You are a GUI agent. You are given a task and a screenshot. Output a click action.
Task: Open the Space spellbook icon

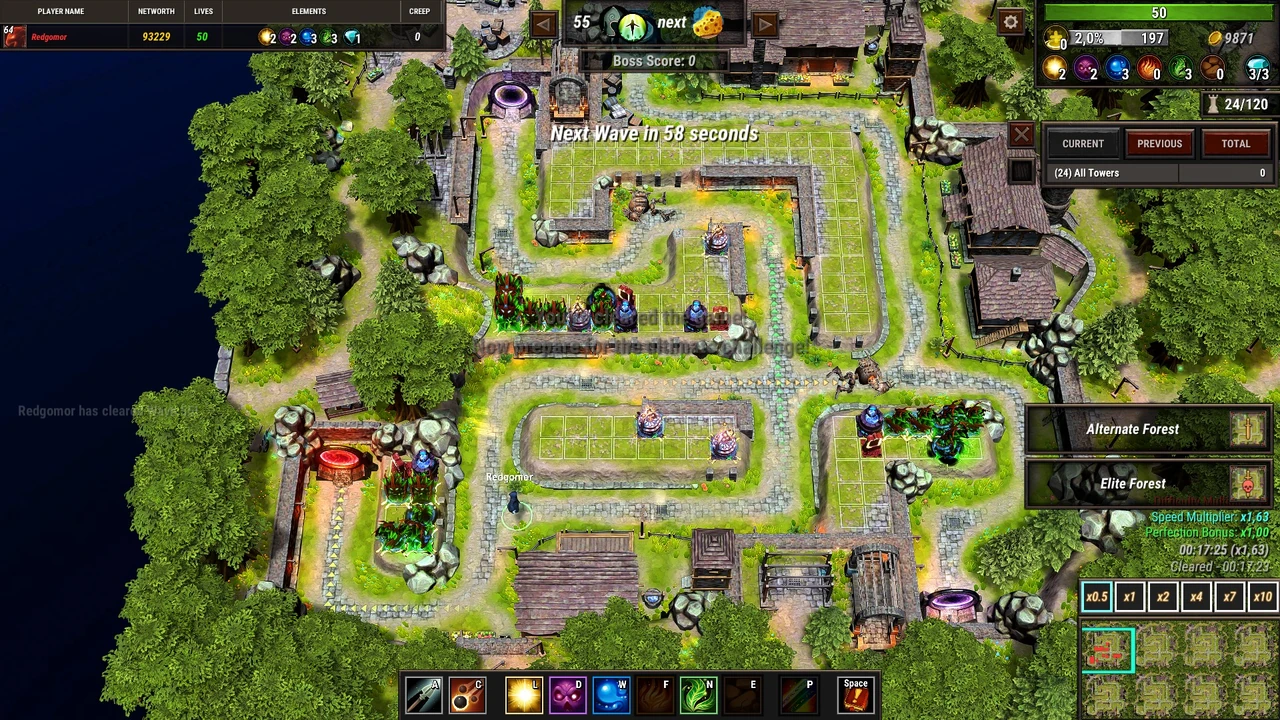point(855,694)
